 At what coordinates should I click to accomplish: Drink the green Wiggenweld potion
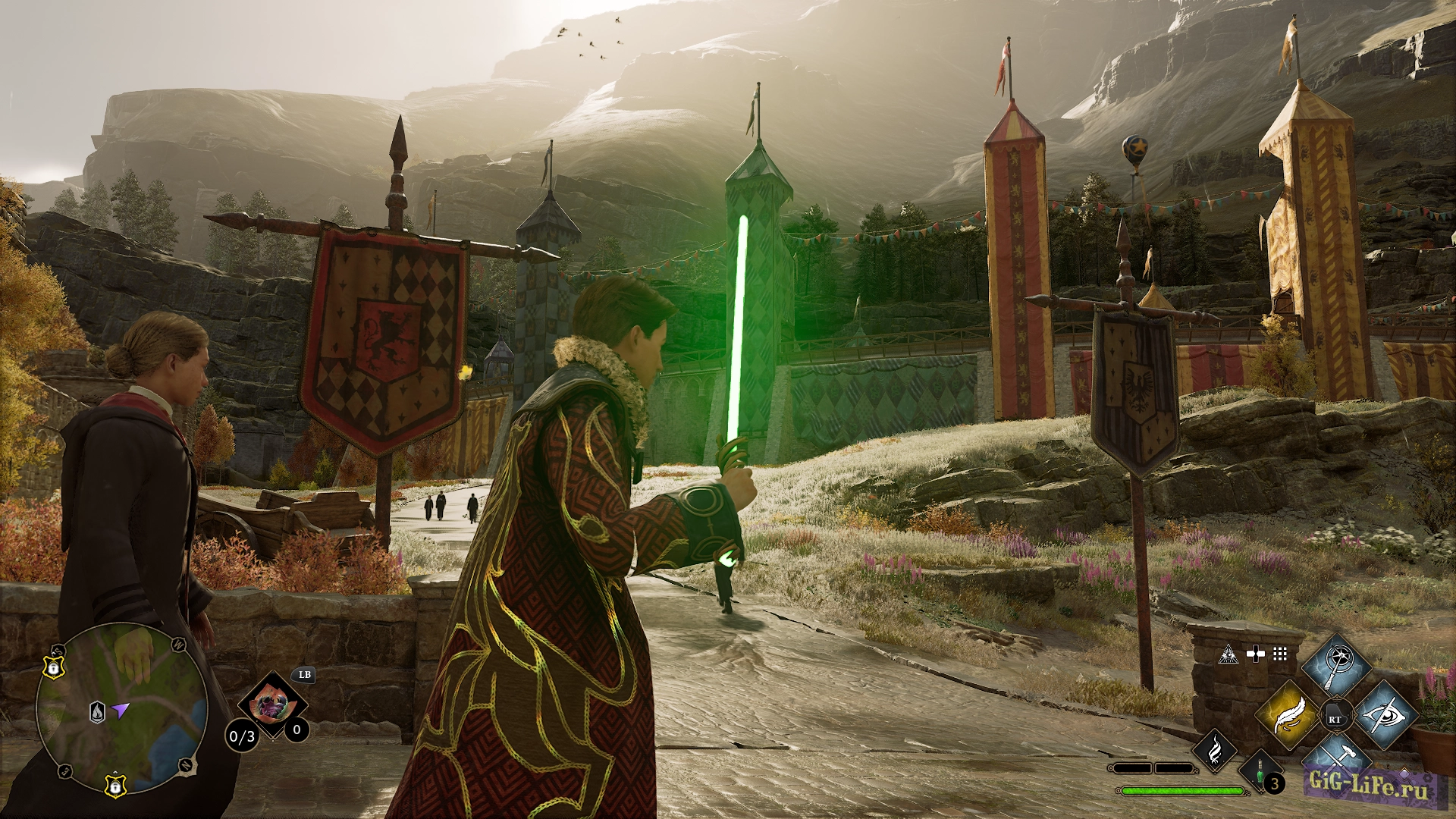tap(1259, 772)
